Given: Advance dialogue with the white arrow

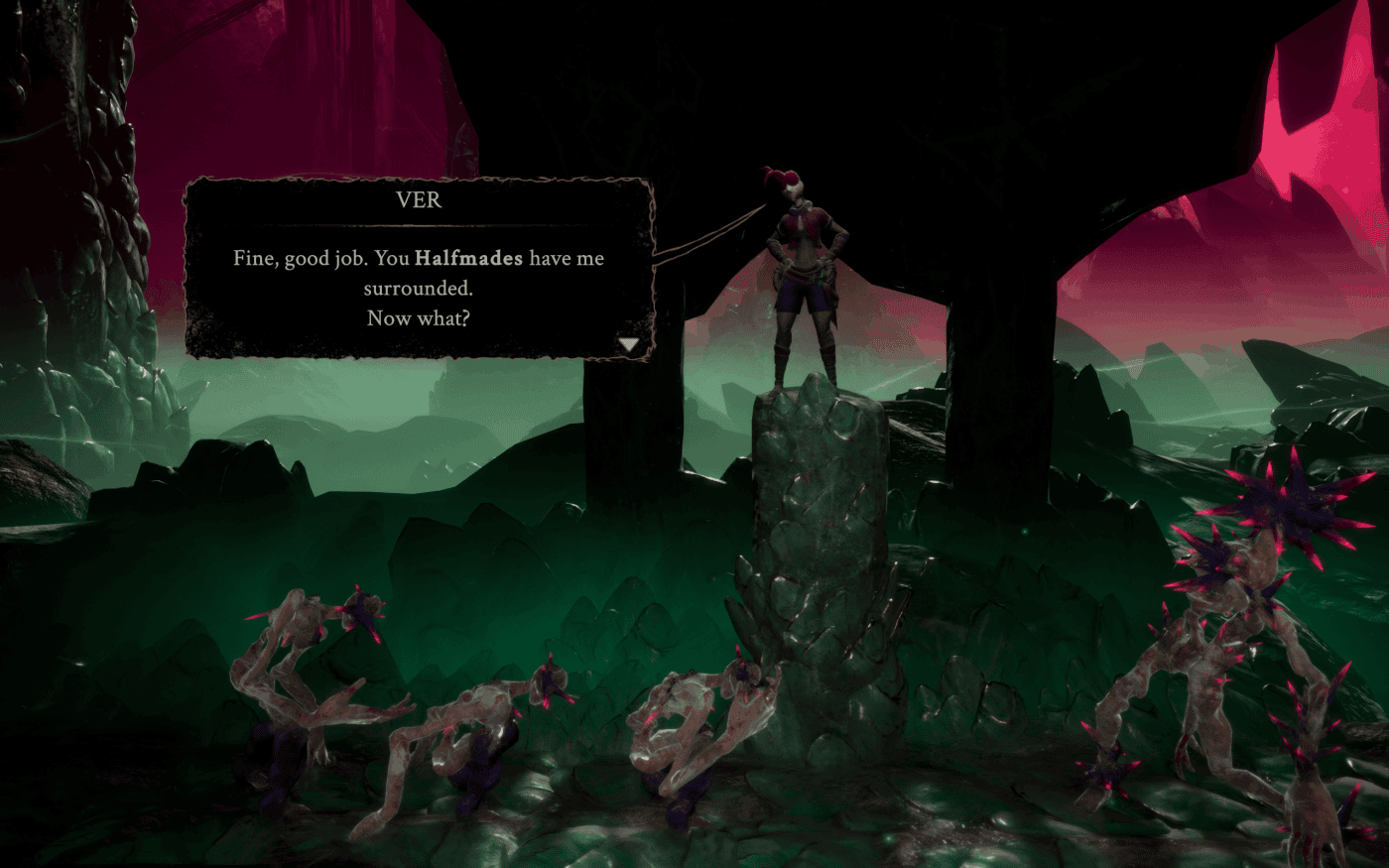Looking at the screenshot, I should tap(629, 344).
